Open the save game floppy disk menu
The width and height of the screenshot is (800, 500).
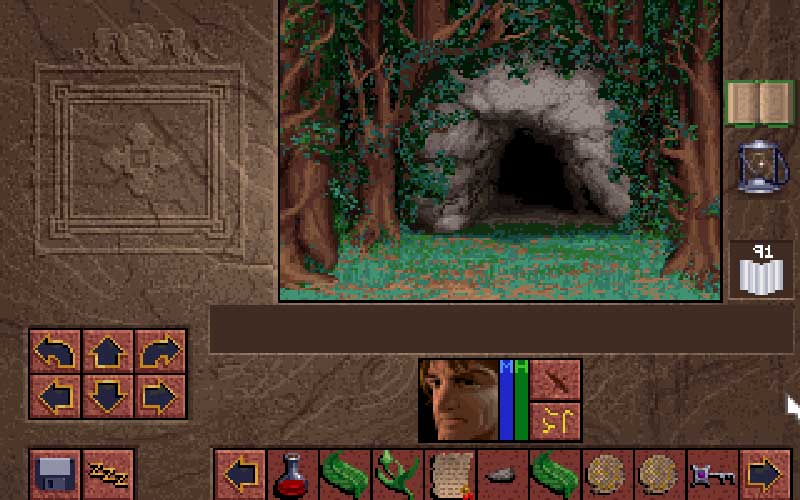[55, 473]
